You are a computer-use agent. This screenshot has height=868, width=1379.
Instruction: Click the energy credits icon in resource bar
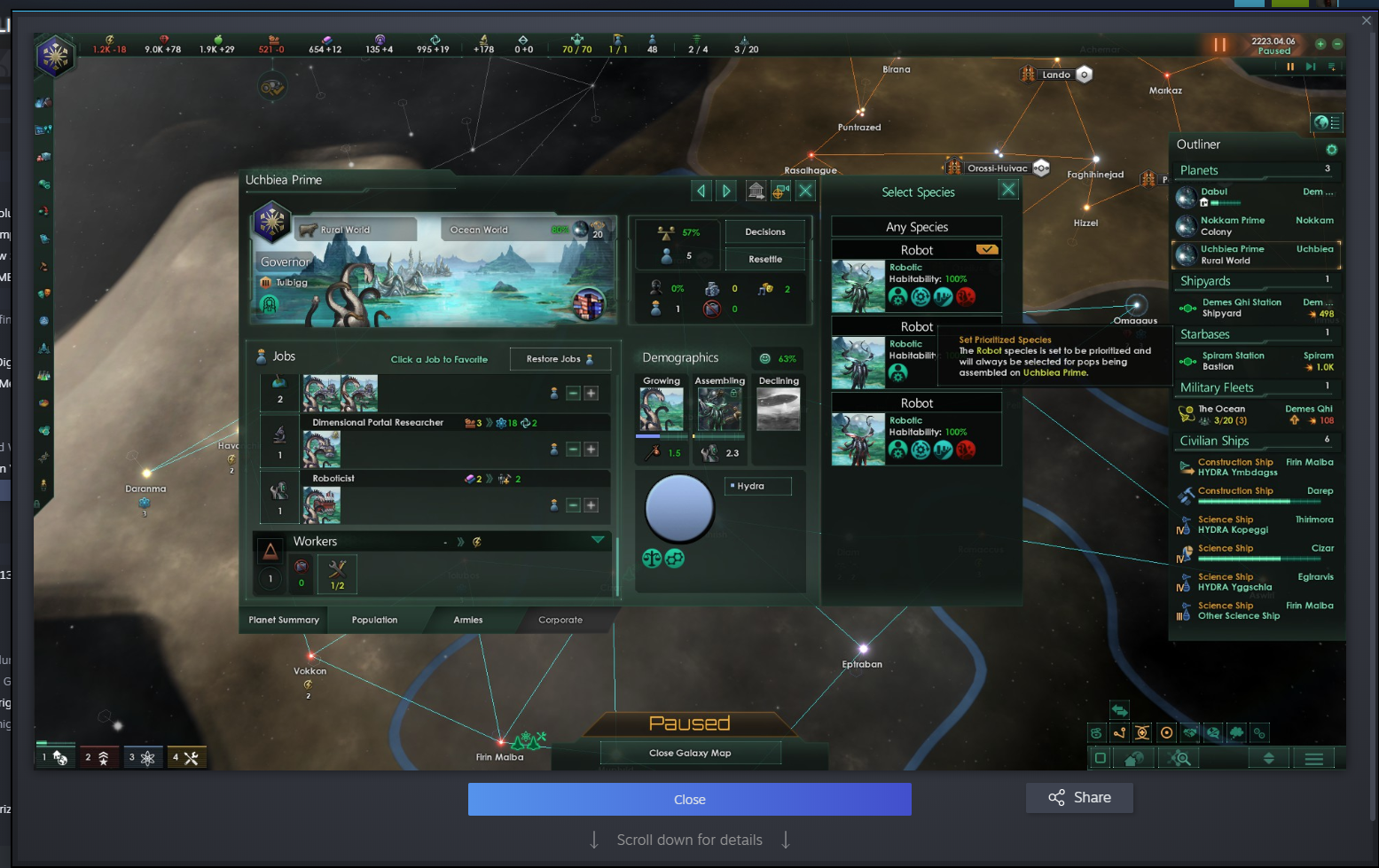[x=110, y=39]
